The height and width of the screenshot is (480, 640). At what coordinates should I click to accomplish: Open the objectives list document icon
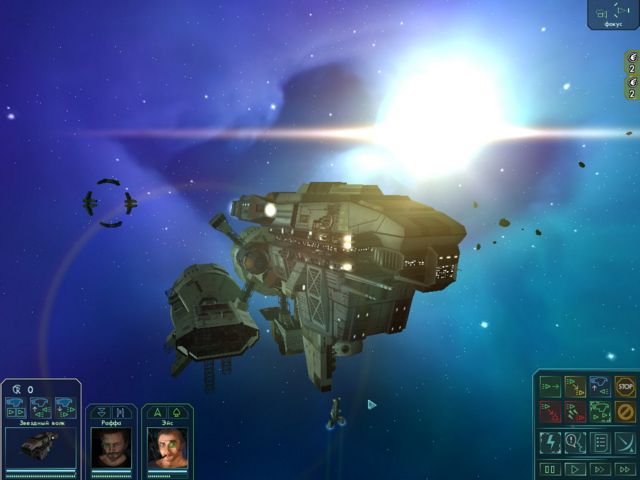click(600, 441)
